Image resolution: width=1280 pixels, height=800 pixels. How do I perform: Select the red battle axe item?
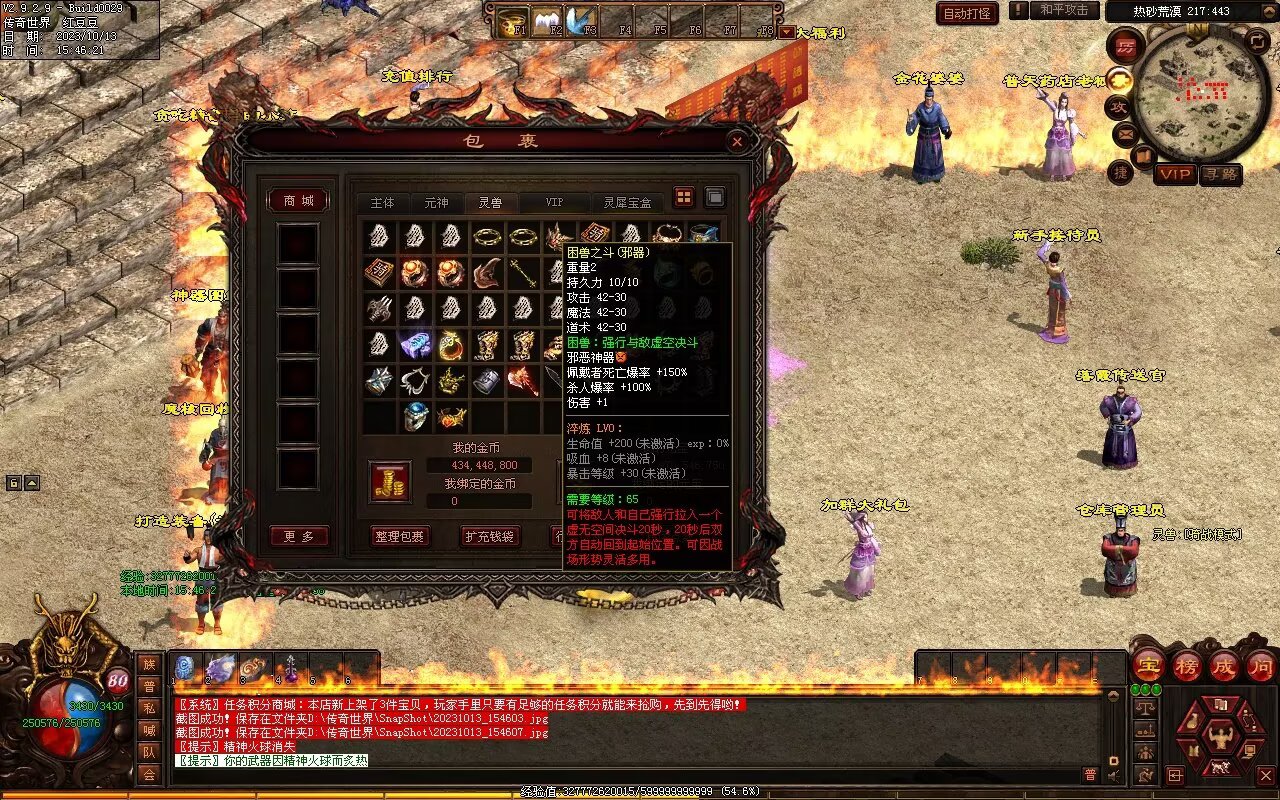coord(522,381)
